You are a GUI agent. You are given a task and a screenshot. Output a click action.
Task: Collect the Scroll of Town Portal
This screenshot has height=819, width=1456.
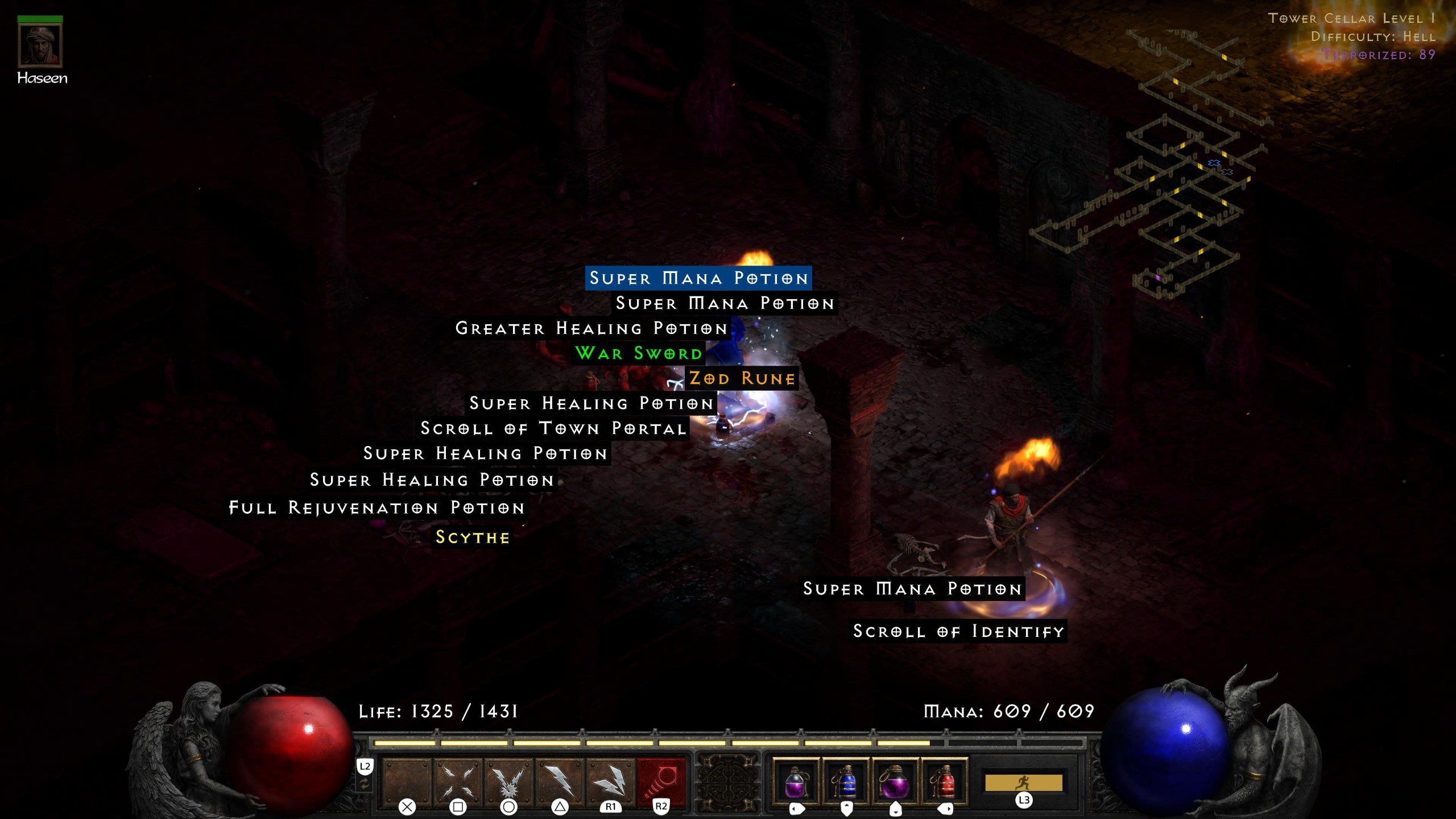(553, 428)
